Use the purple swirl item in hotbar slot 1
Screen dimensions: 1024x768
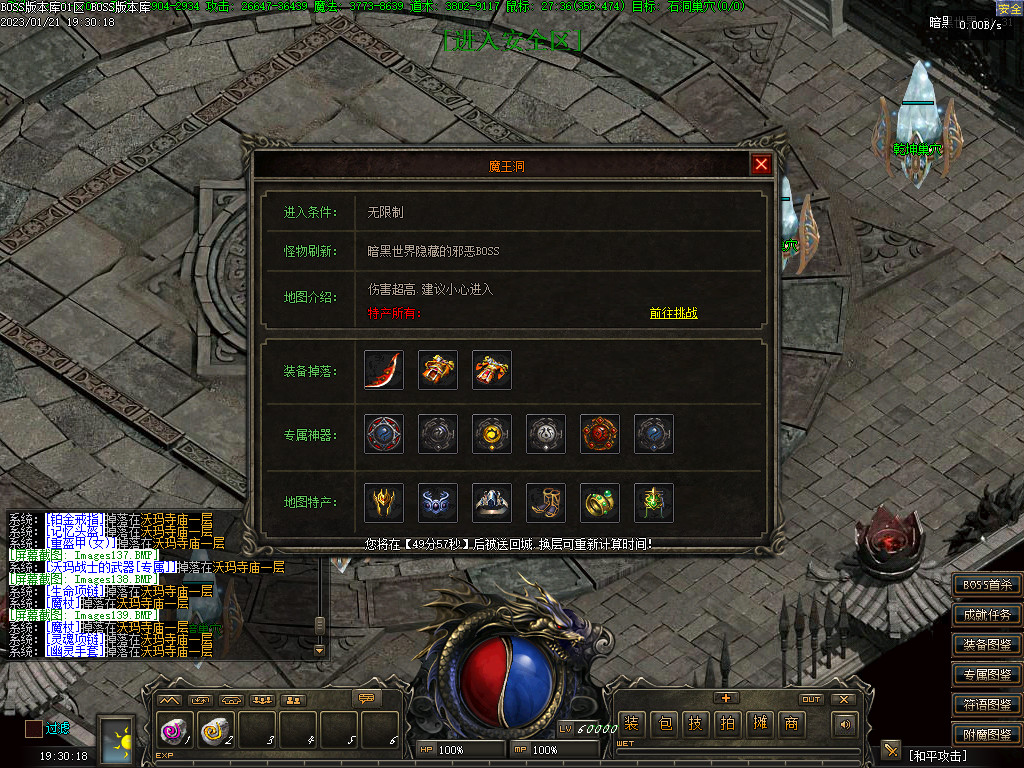coord(173,732)
